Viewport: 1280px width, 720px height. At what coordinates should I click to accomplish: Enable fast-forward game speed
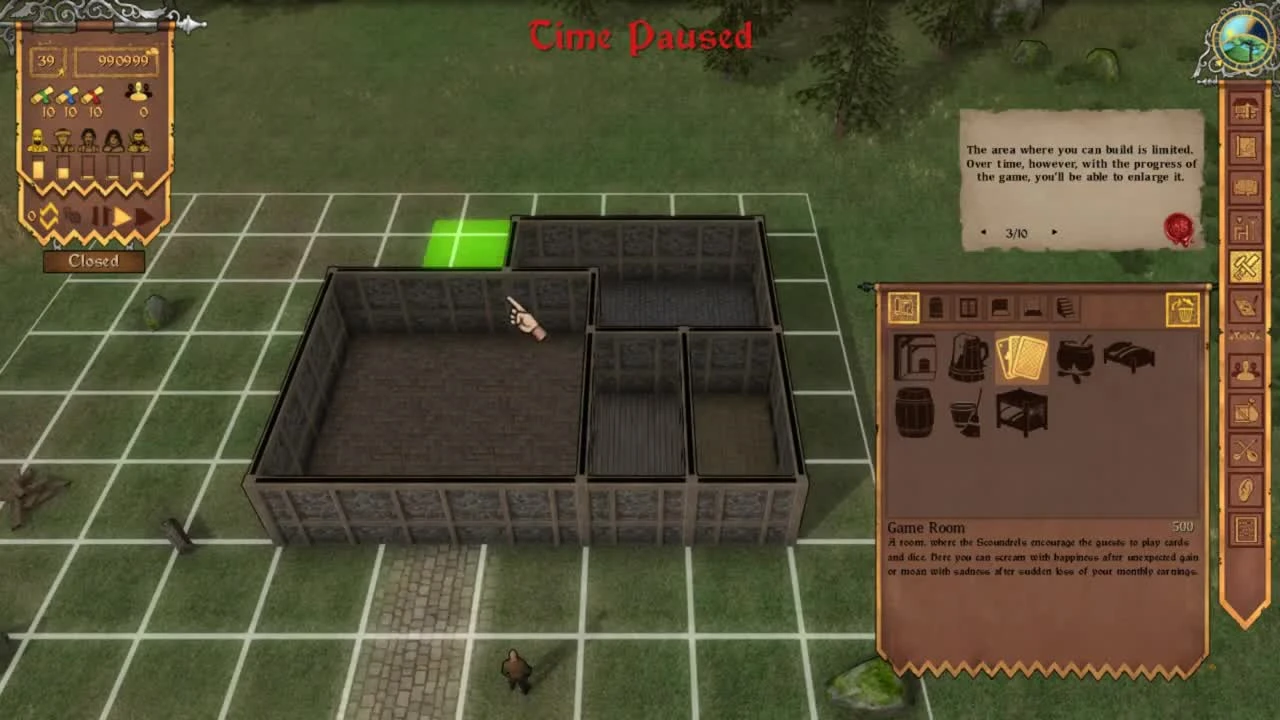(143, 216)
